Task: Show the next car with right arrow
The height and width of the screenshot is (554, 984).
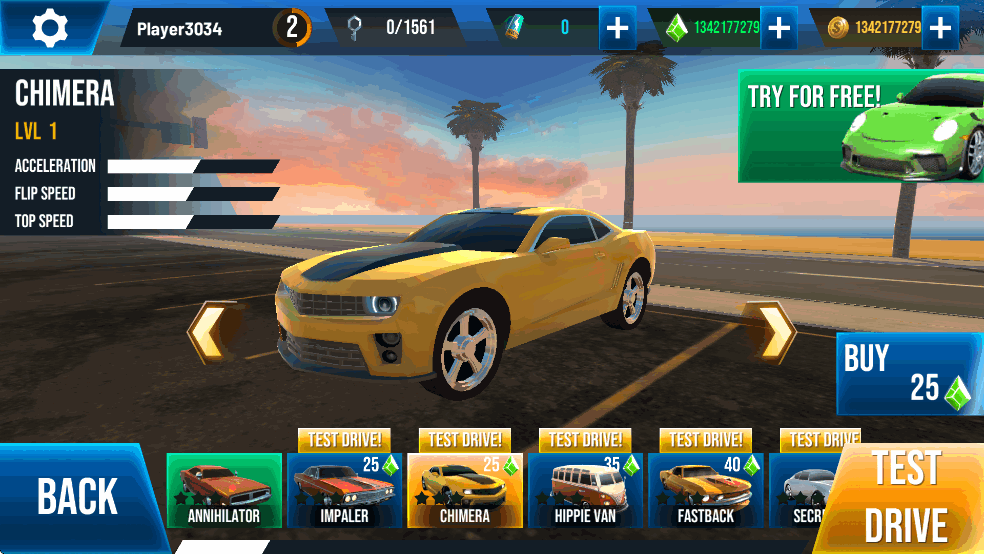Action: click(772, 332)
